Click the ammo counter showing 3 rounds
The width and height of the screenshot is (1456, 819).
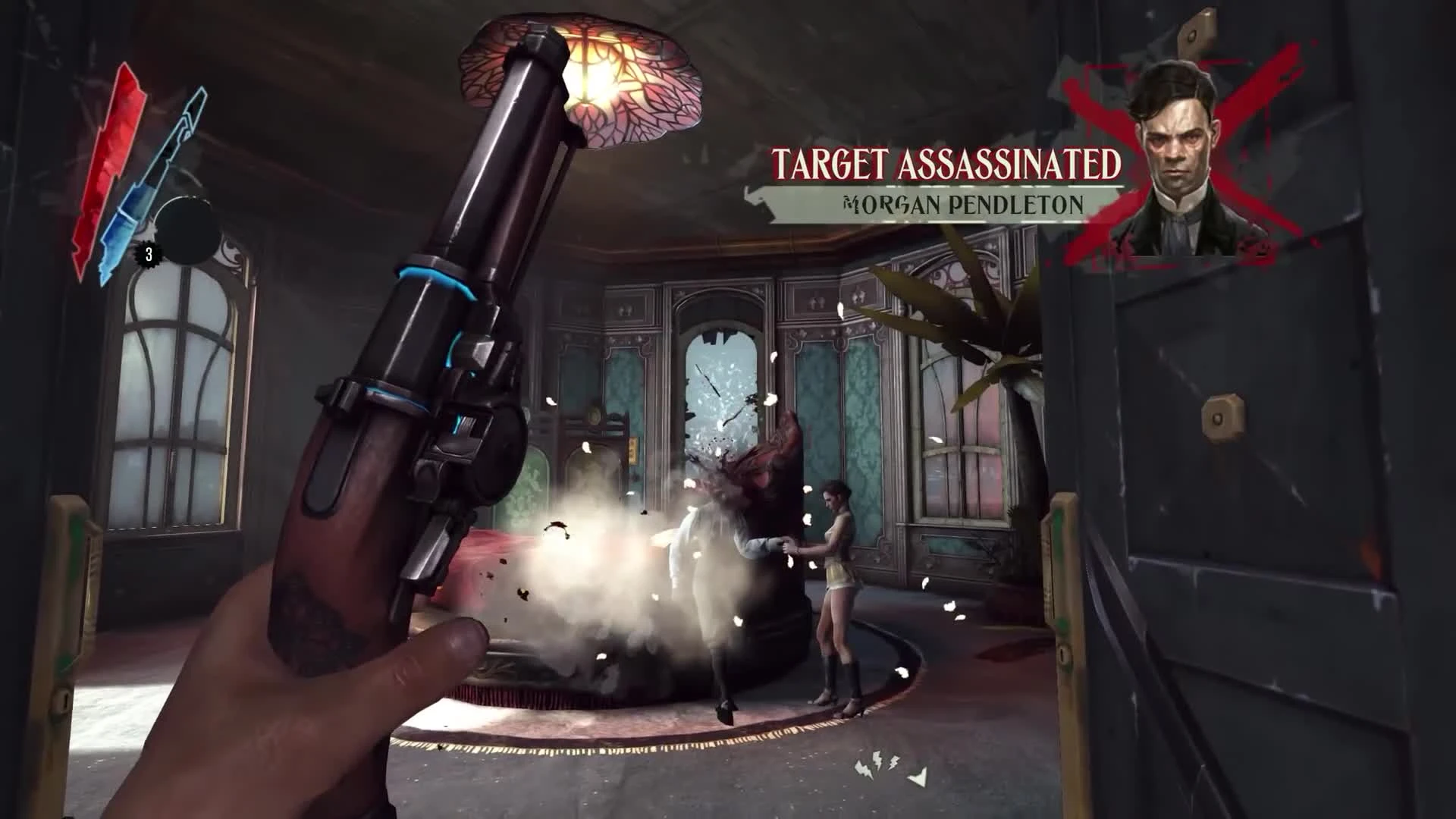(x=149, y=253)
